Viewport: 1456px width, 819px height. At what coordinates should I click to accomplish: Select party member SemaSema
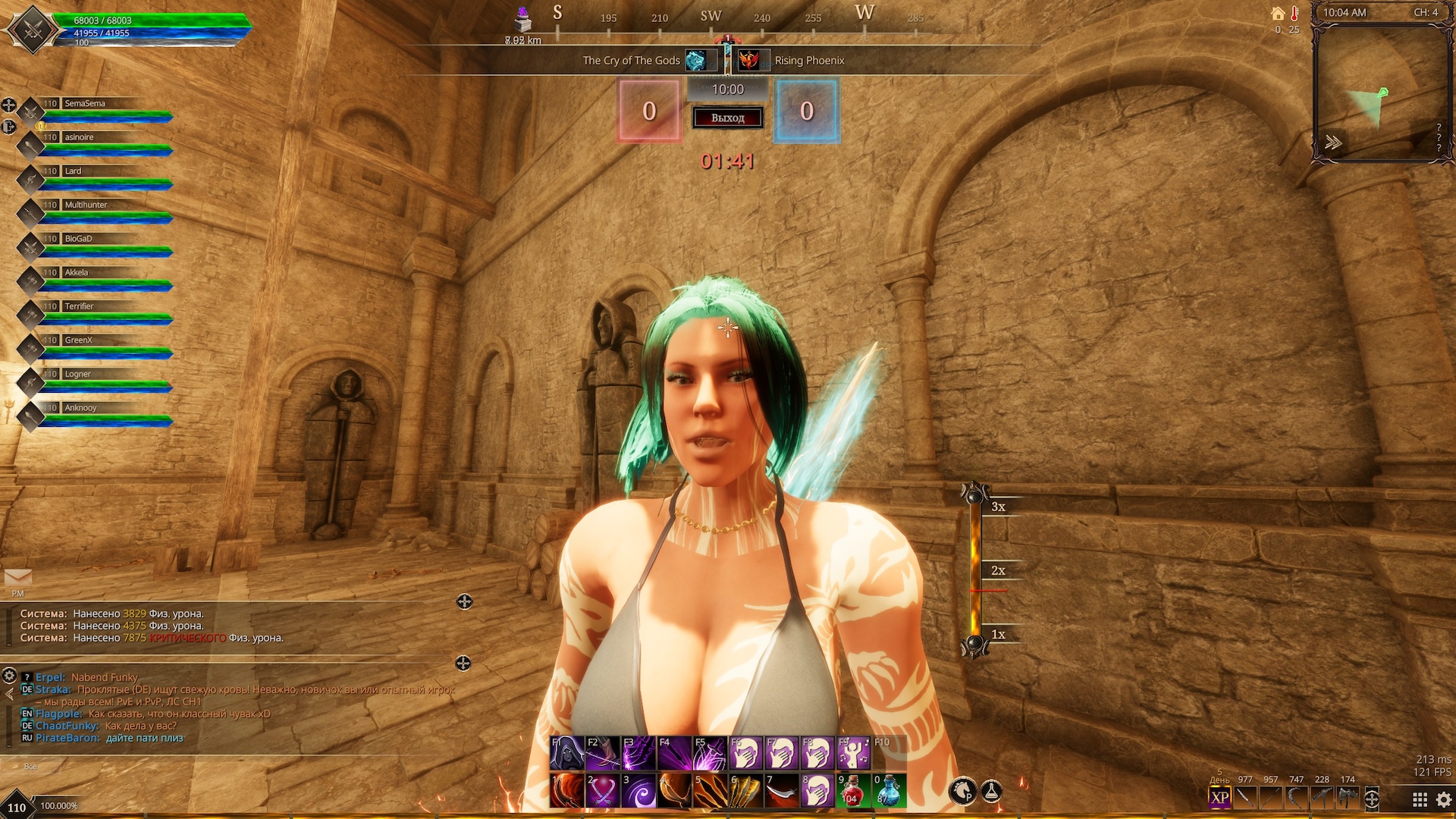pyautogui.click(x=85, y=104)
